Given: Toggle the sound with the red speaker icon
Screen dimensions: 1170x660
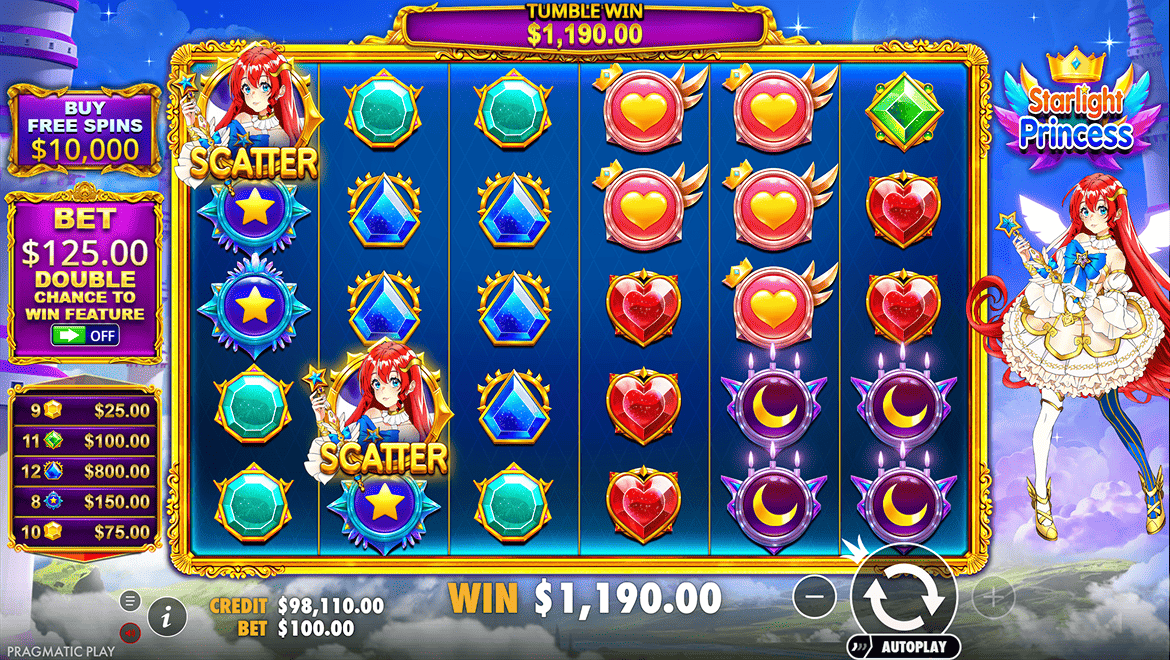Looking at the screenshot, I should (129, 632).
